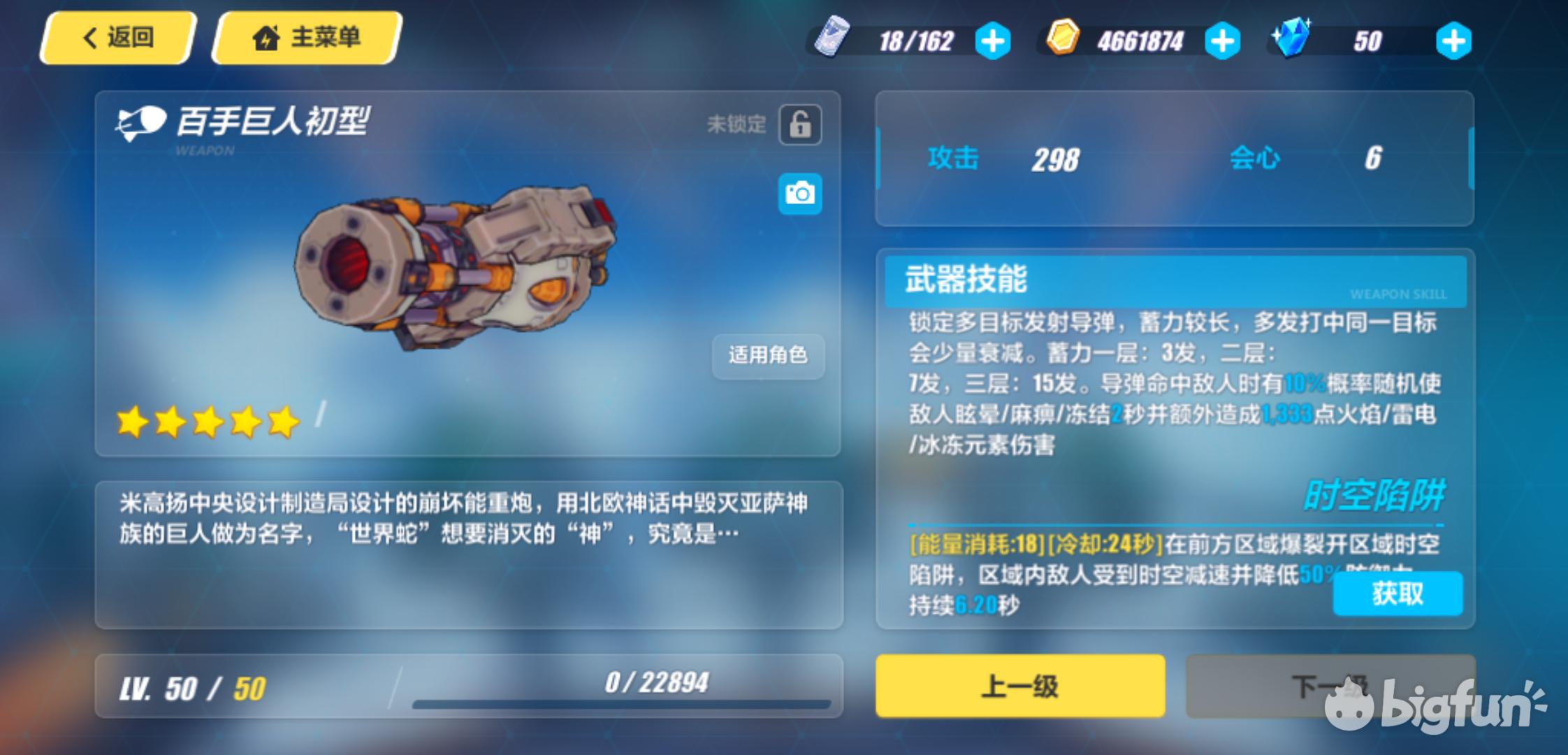Select the 攻击 stat entry
Viewport: 1568px width, 755px height.
tap(954, 159)
